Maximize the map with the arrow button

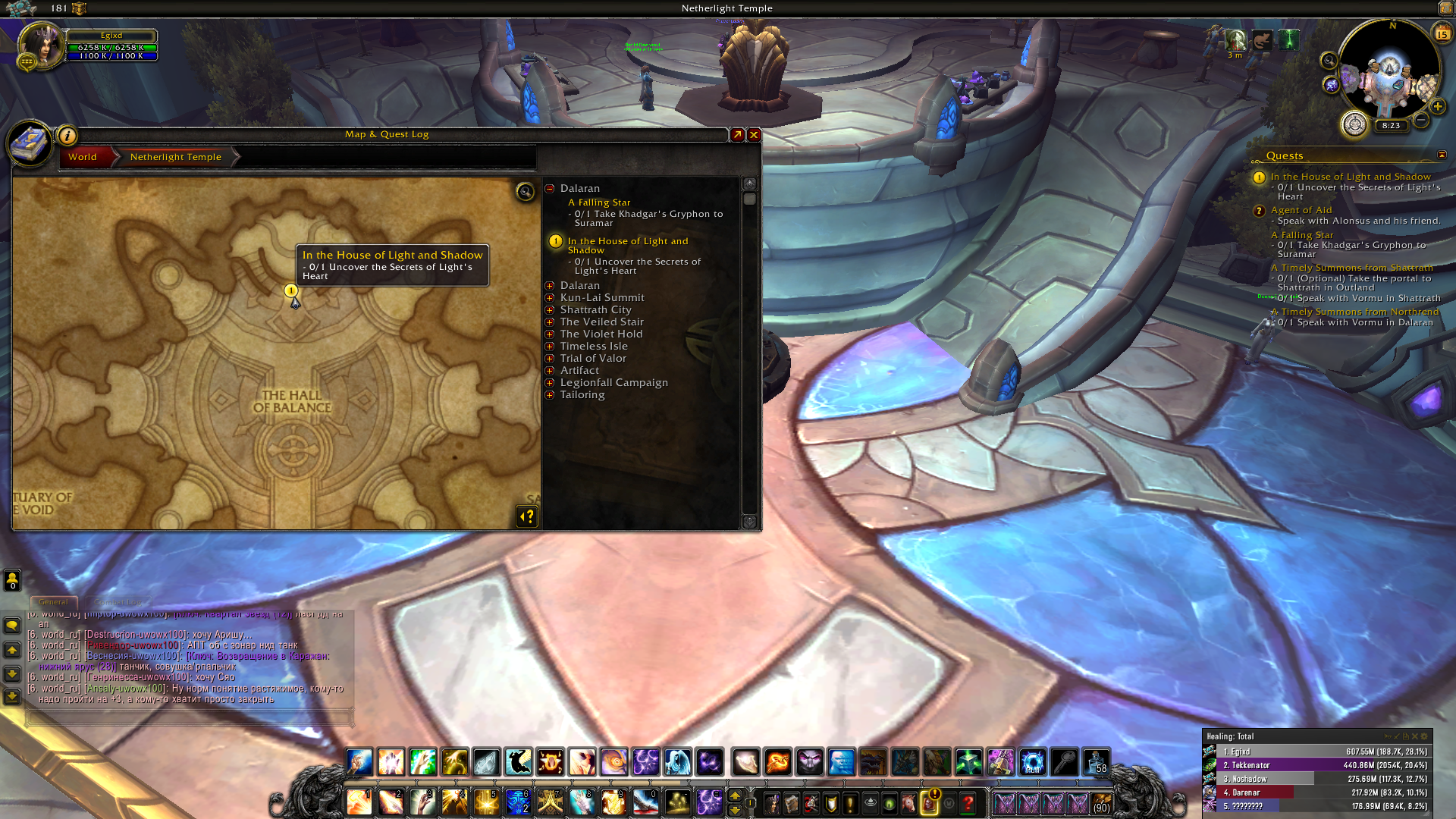tap(737, 135)
